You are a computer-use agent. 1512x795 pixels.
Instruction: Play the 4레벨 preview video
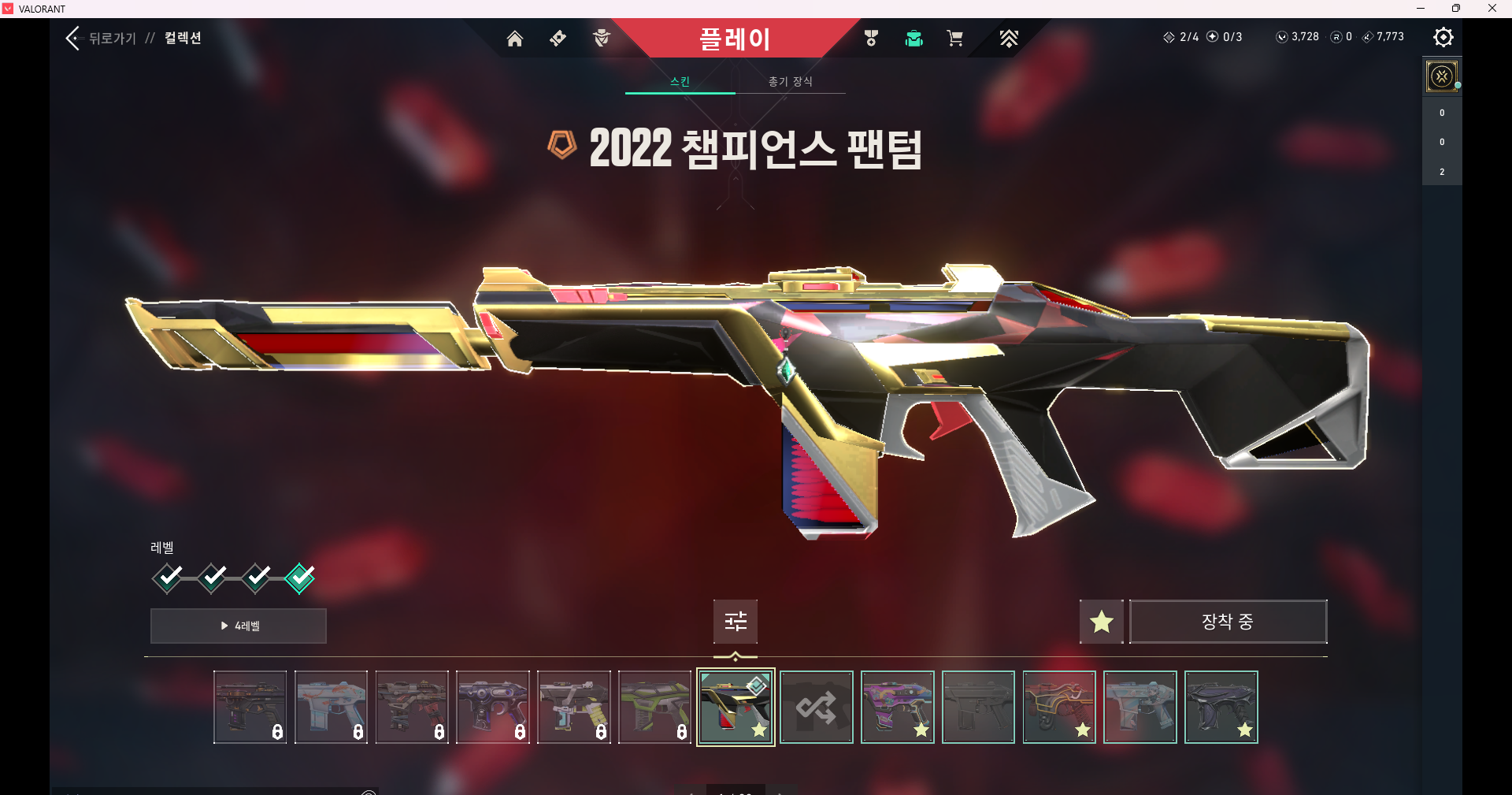[239, 626]
